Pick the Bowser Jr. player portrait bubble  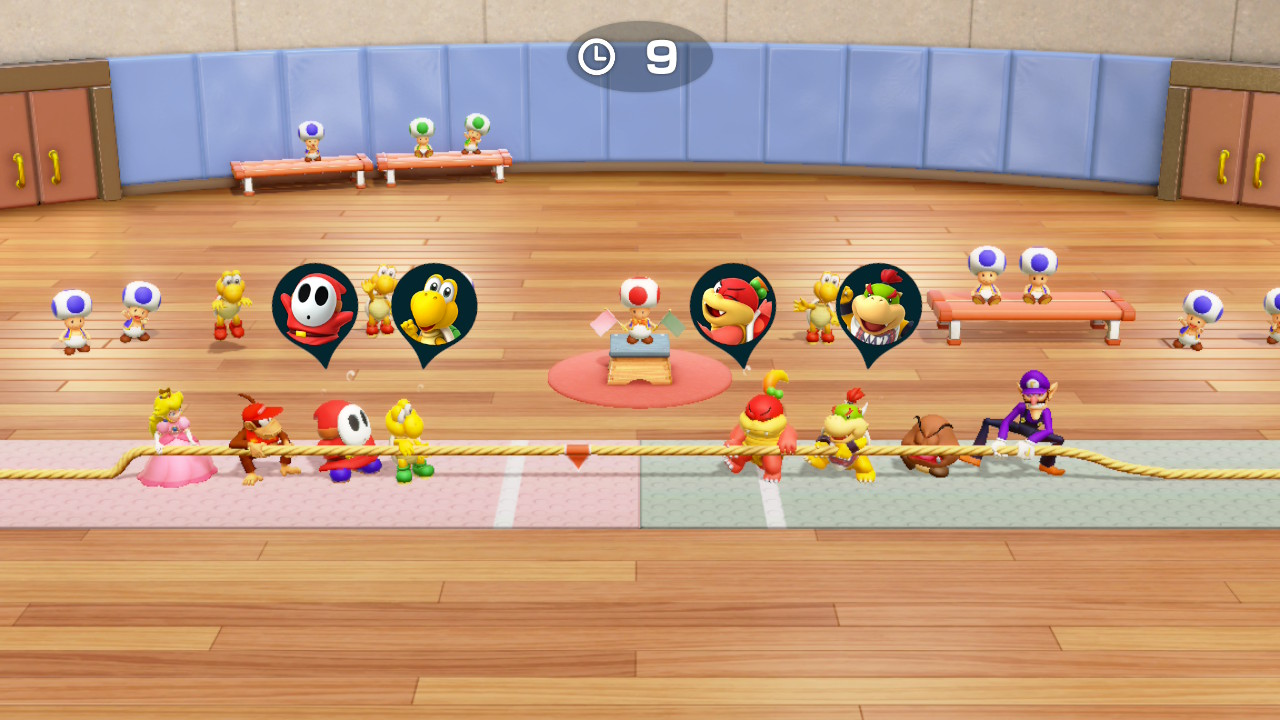pos(878,307)
